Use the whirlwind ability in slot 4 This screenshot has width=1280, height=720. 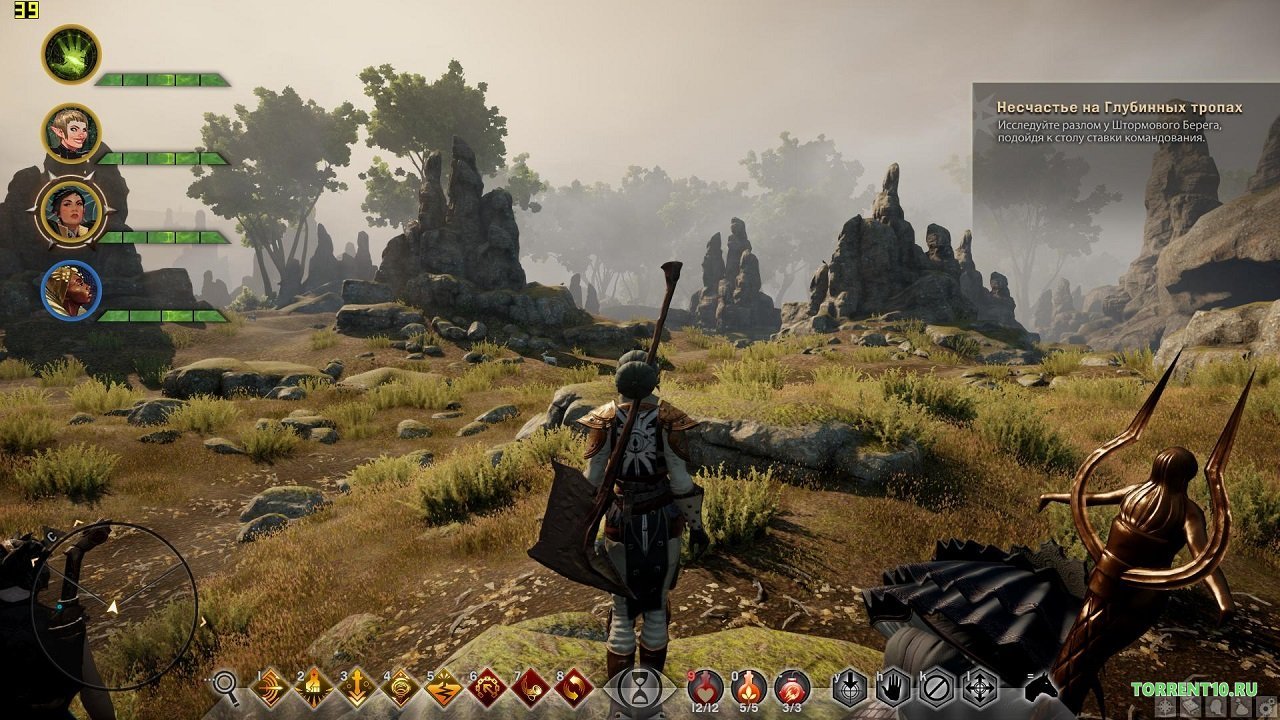[400, 688]
